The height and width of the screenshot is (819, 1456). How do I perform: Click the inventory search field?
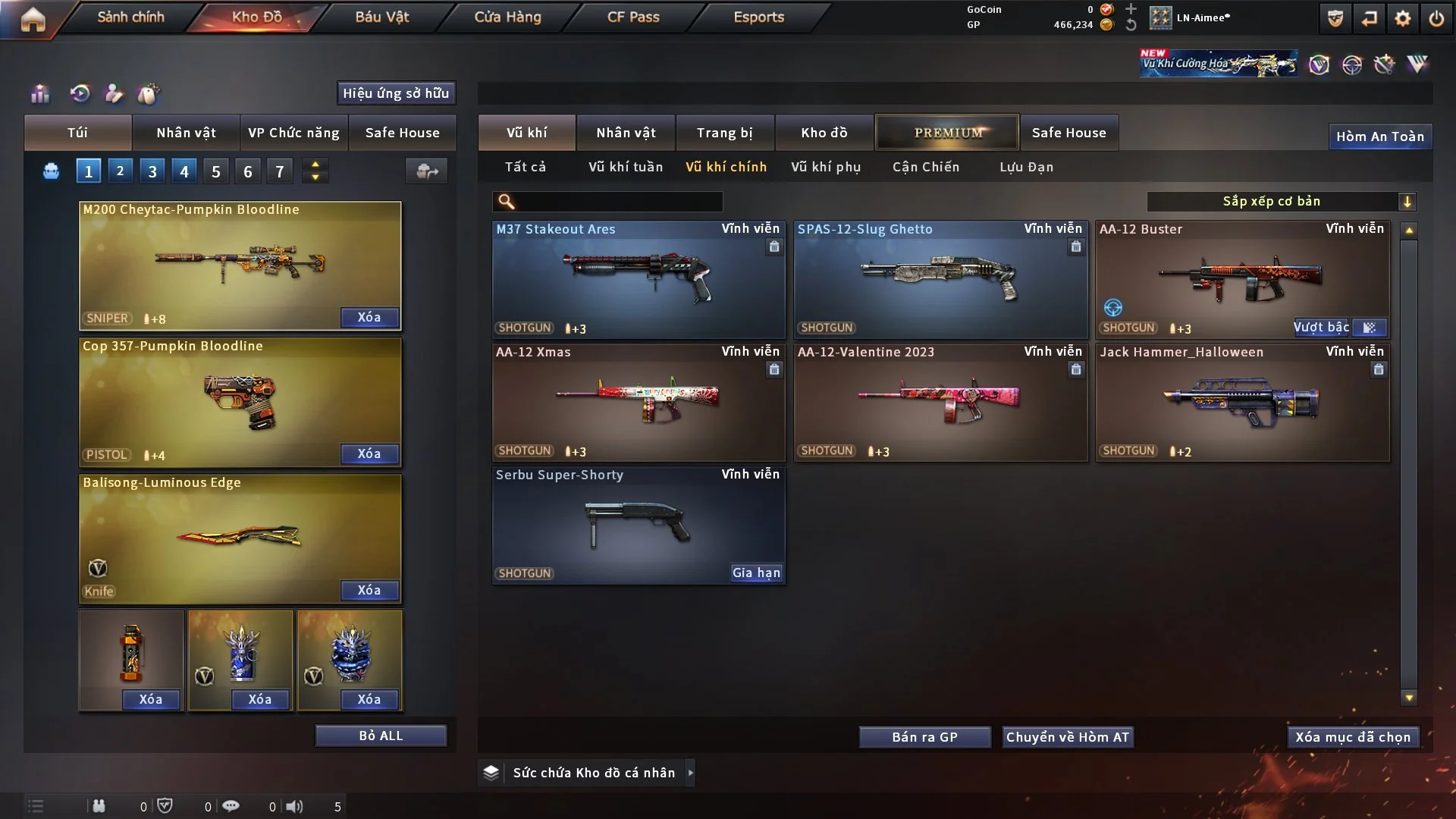618,202
